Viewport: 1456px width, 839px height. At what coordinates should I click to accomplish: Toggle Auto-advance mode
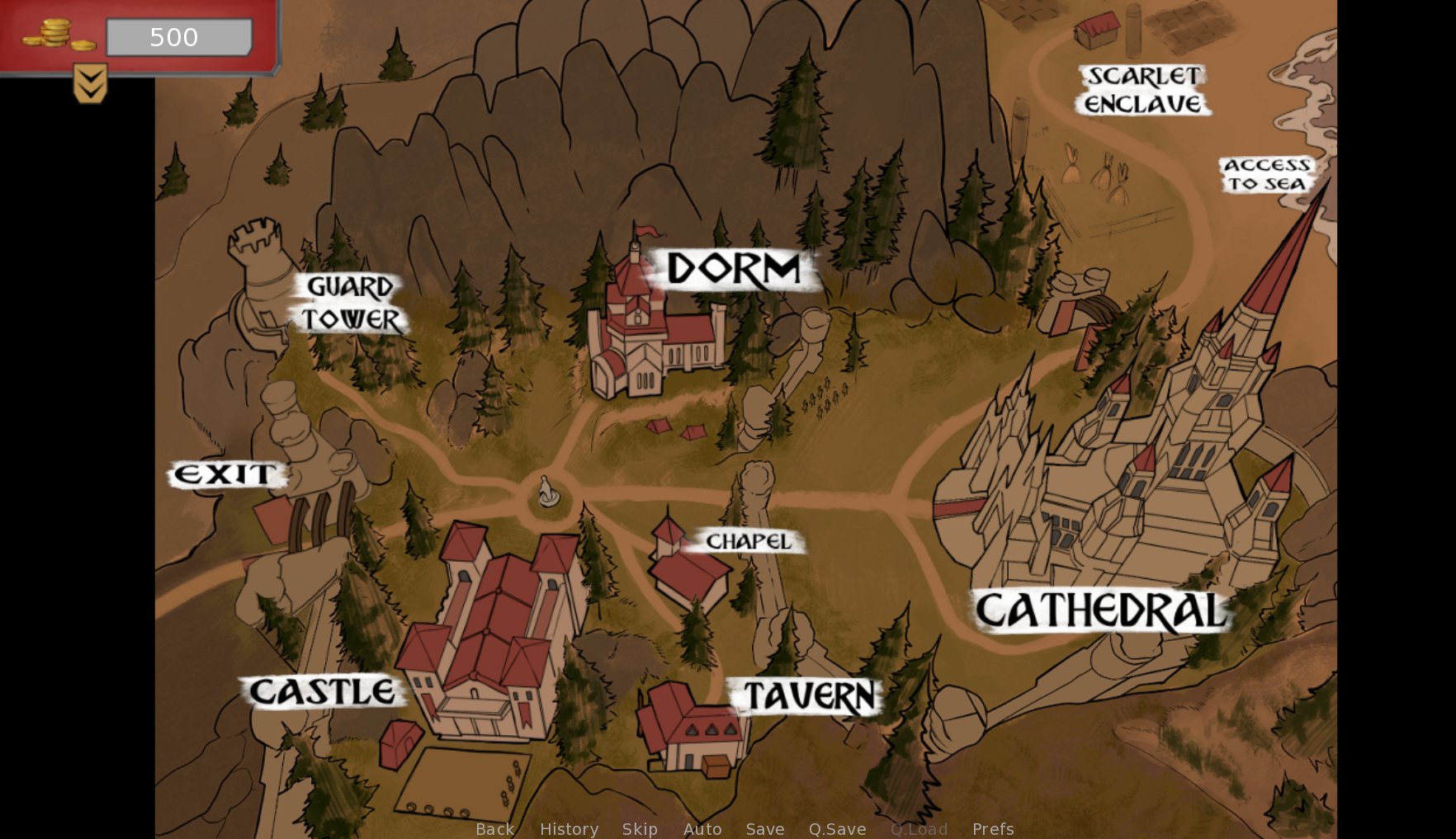click(702, 828)
